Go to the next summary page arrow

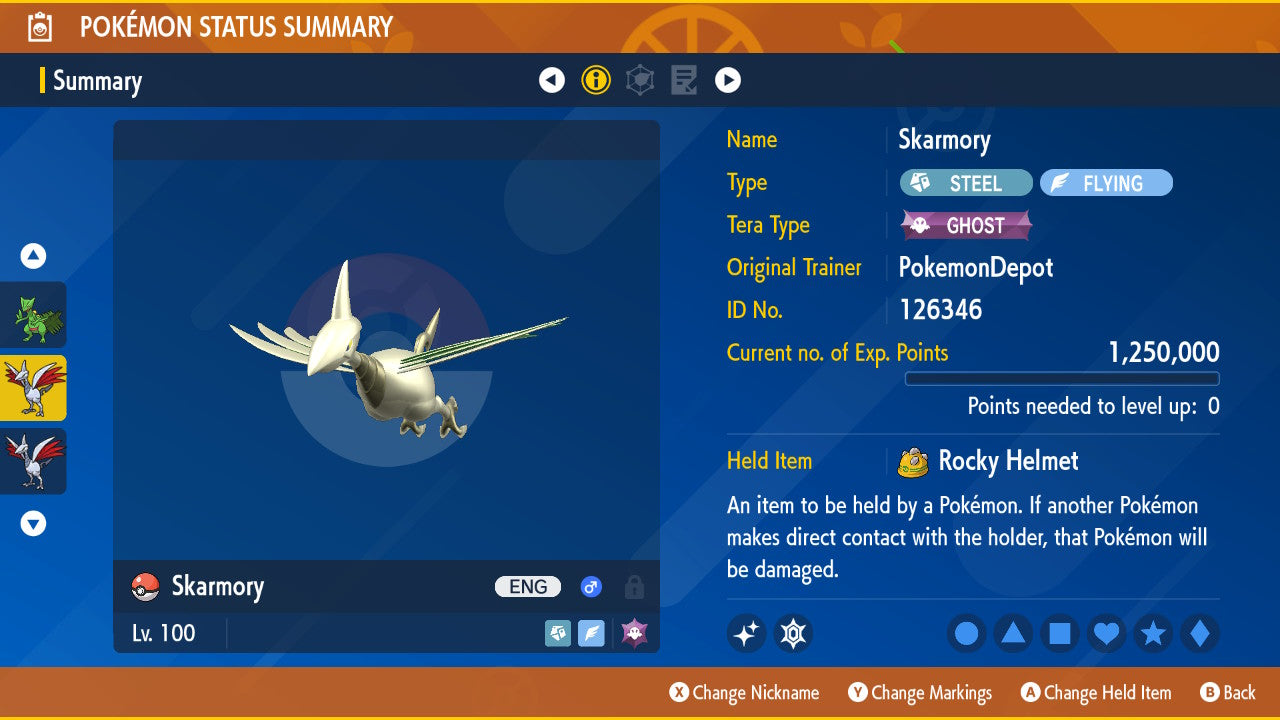728,80
